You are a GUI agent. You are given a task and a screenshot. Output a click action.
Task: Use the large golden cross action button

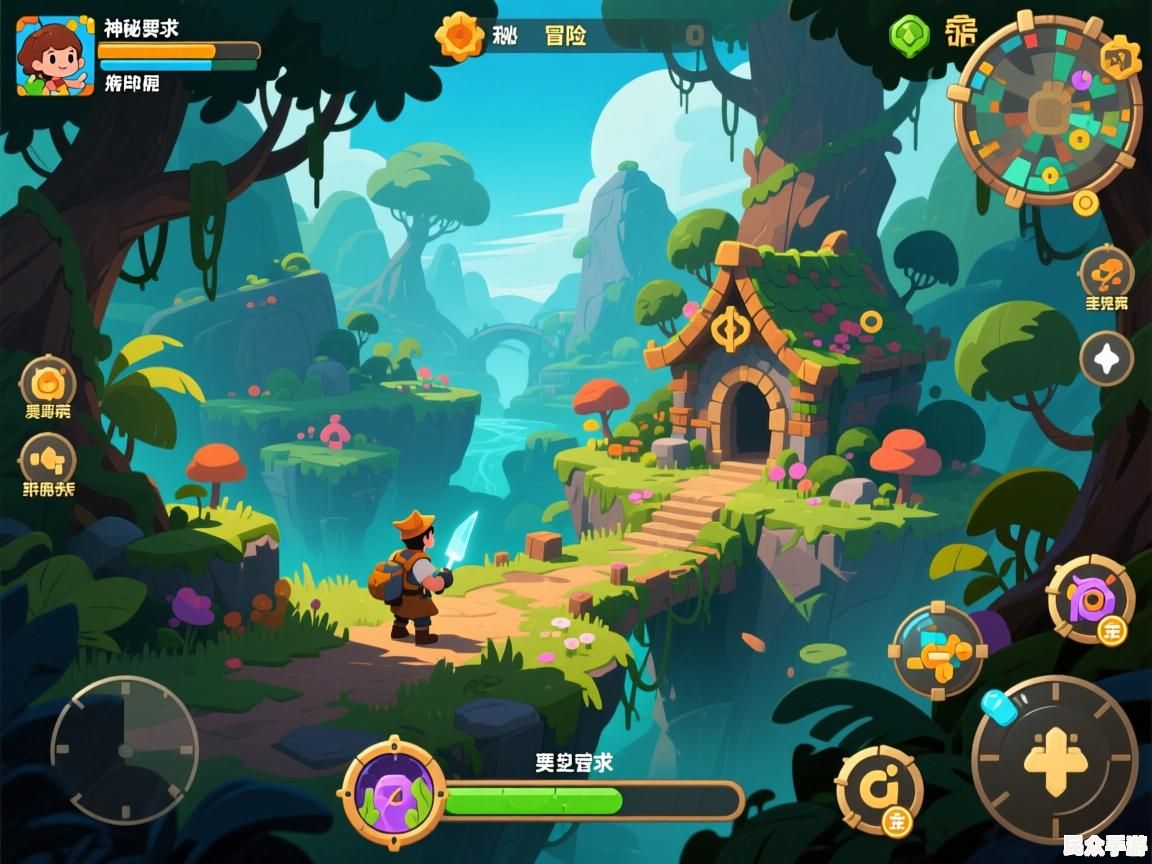click(x=1055, y=759)
